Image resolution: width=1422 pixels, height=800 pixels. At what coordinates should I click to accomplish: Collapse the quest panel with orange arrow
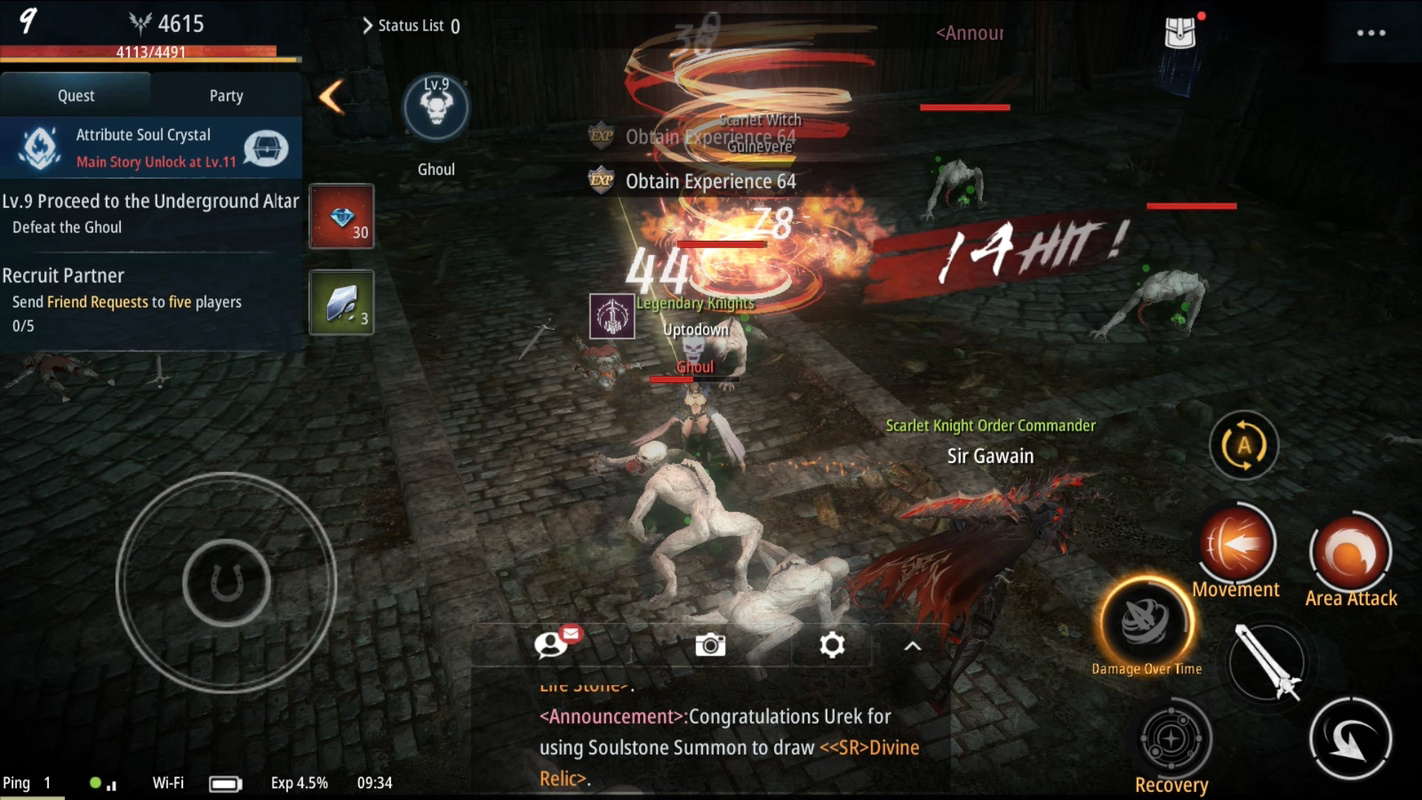[x=330, y=95]
